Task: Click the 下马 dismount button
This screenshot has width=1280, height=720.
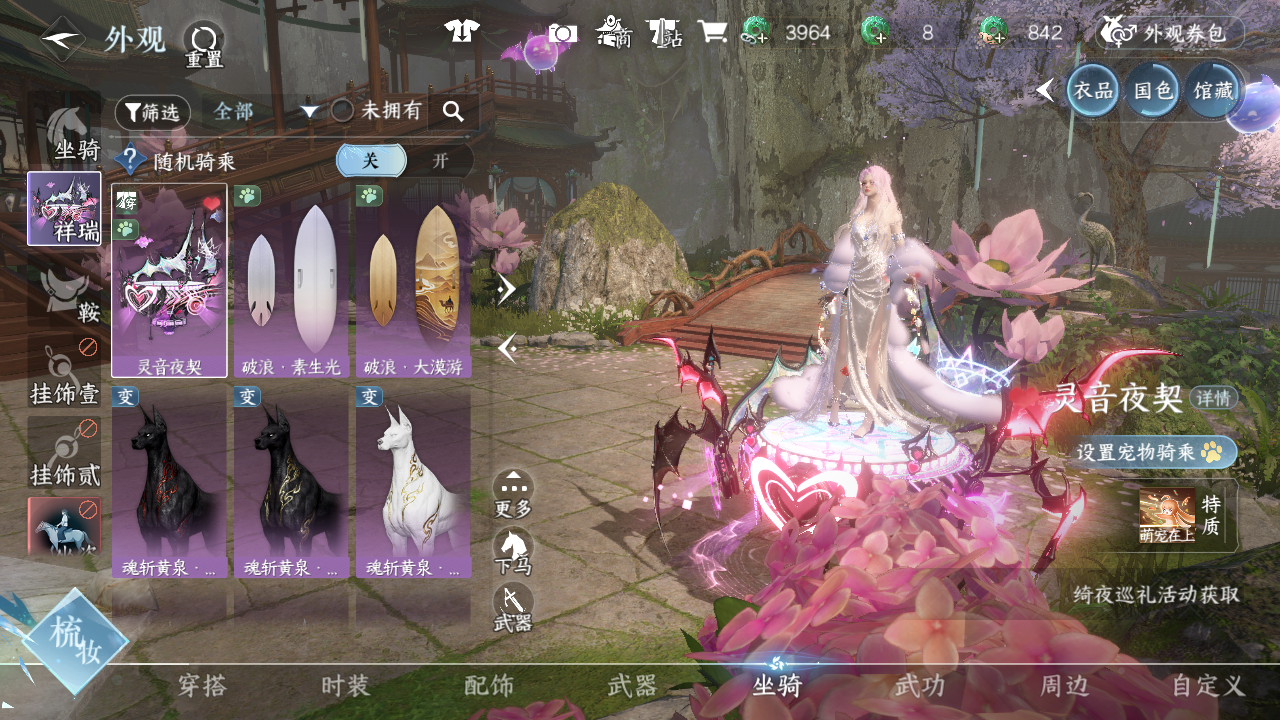Action: pos(513,551)
